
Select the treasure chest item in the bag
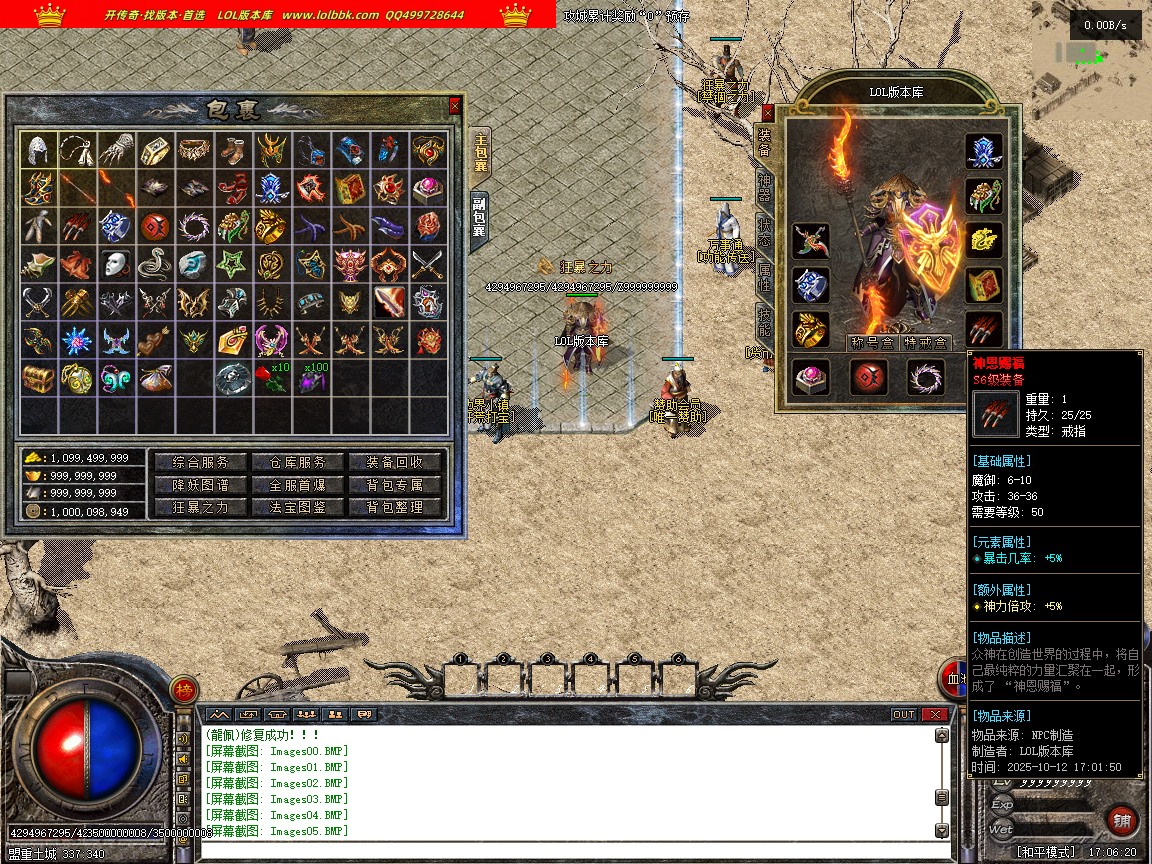(38, 379)
